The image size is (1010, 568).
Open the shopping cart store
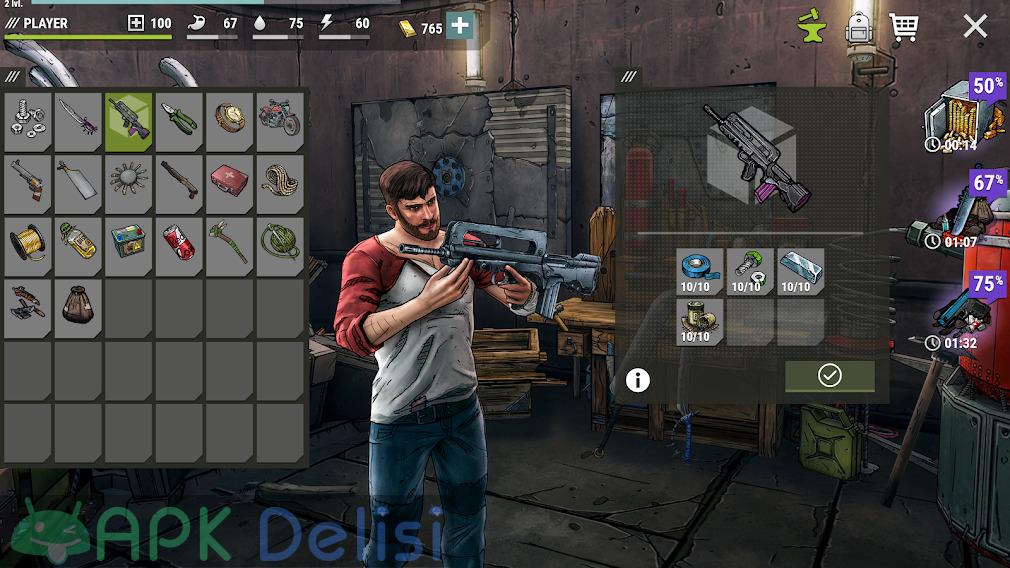[x=904, y=27]
